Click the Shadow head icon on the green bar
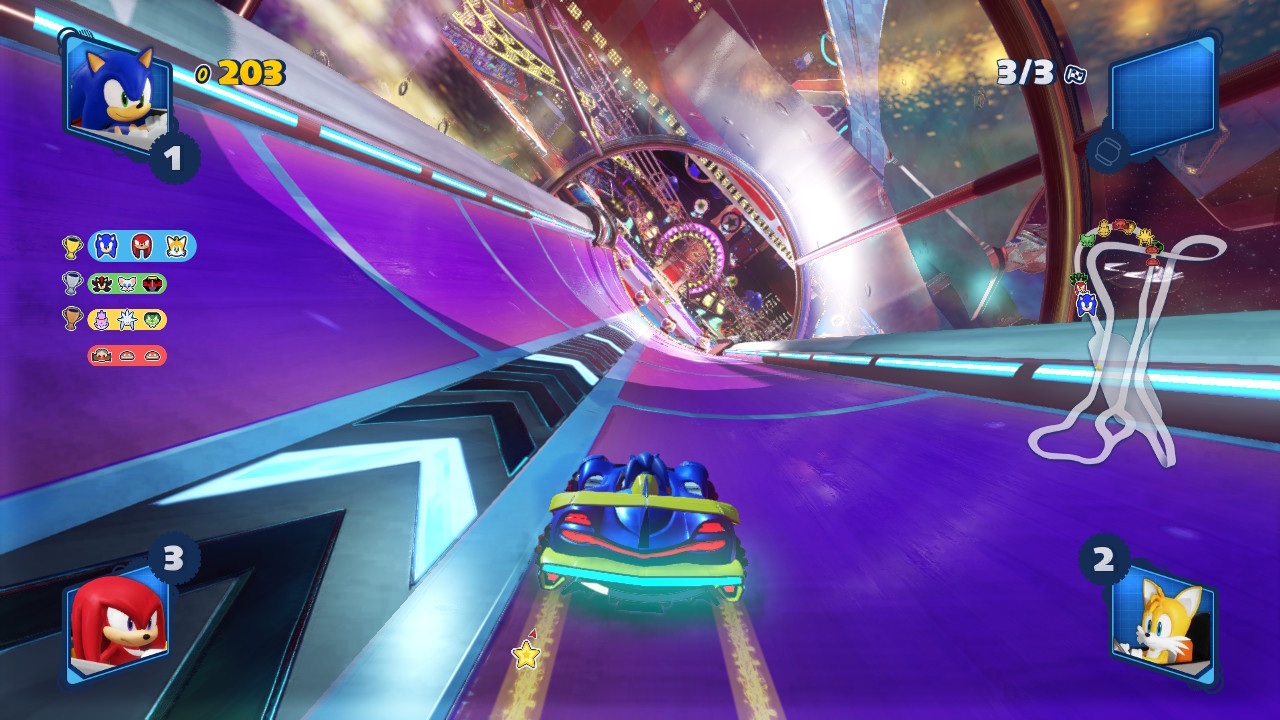 [100, 284]
